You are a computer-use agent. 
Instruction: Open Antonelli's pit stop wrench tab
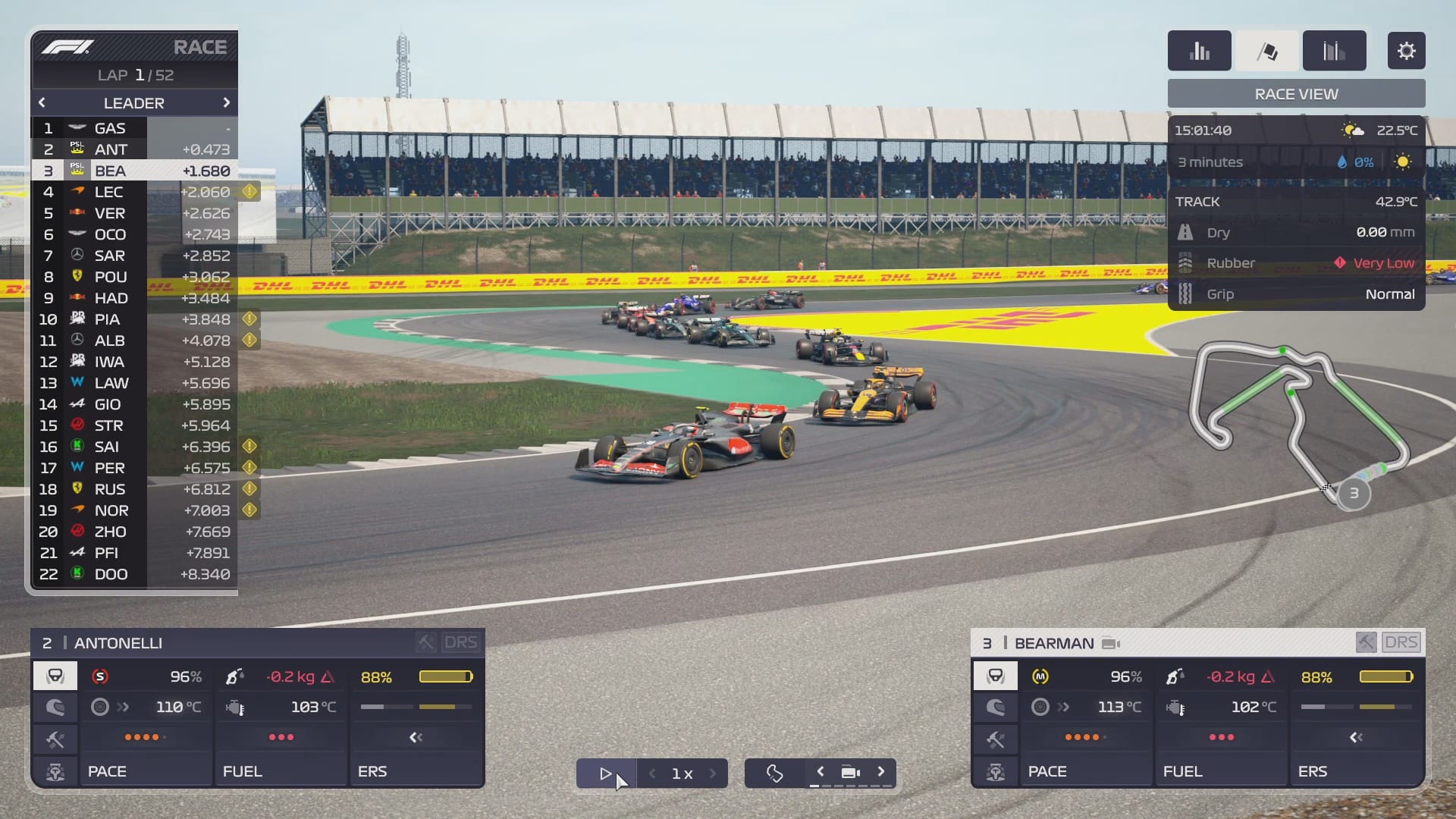[x=55, y=739]
